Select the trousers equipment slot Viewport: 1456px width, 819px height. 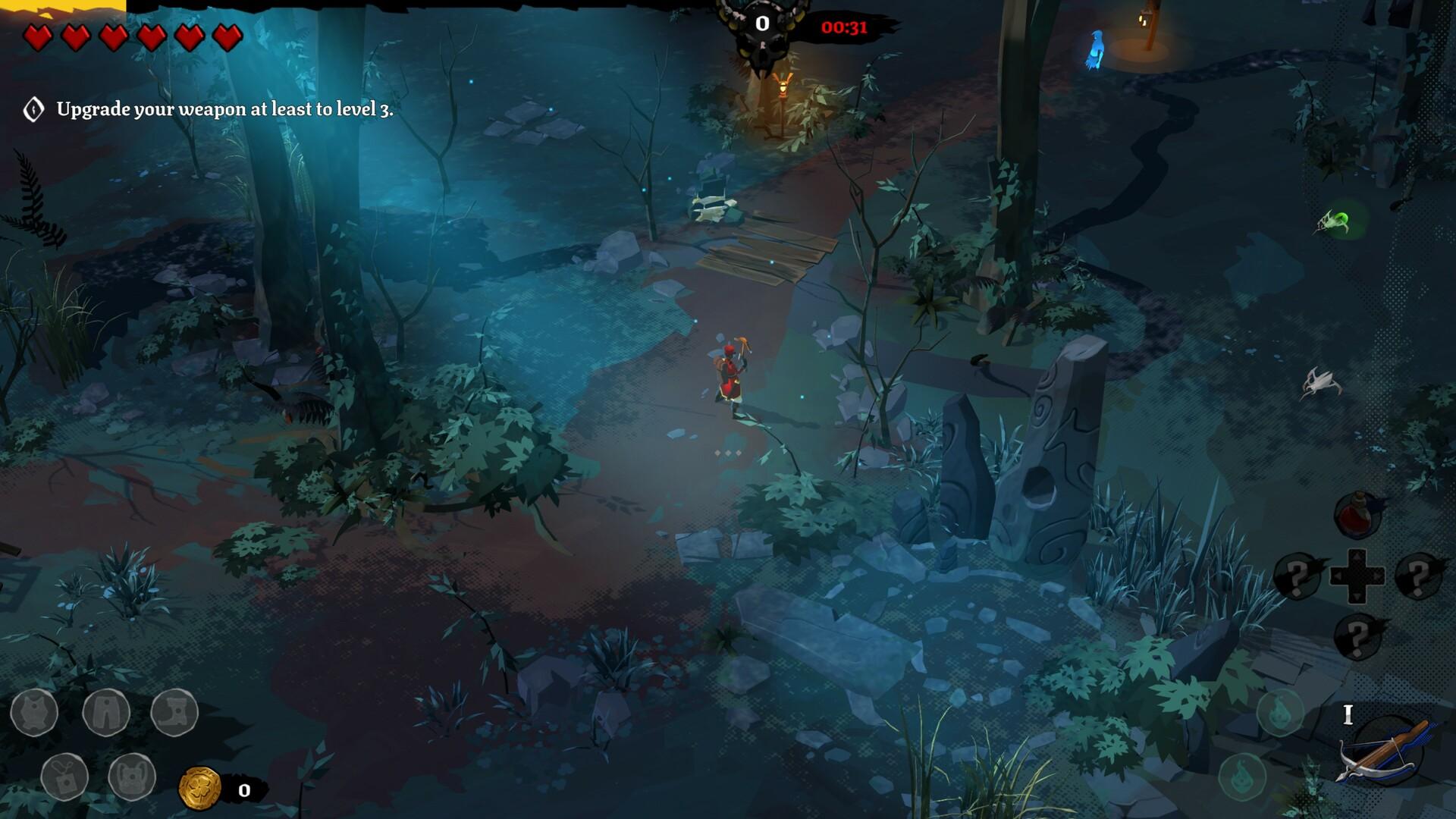coord(106,712)
